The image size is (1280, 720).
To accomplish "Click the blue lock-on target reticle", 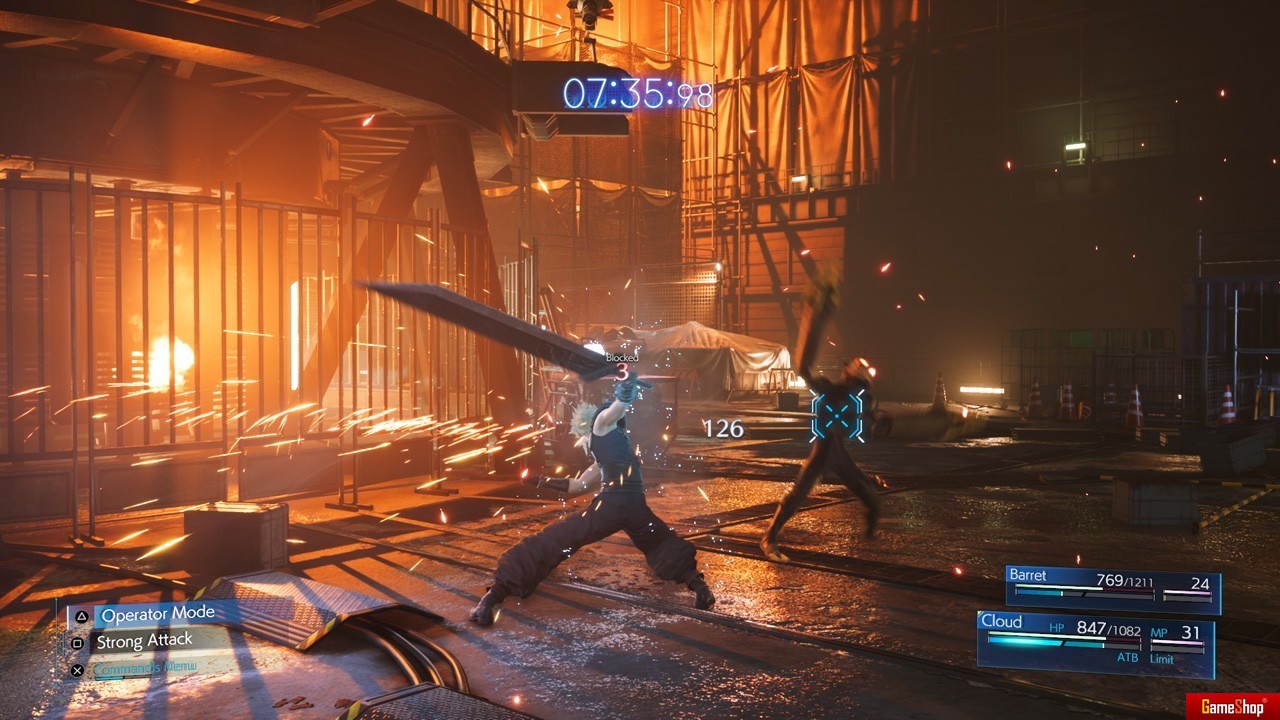I will tap(837, 415).
